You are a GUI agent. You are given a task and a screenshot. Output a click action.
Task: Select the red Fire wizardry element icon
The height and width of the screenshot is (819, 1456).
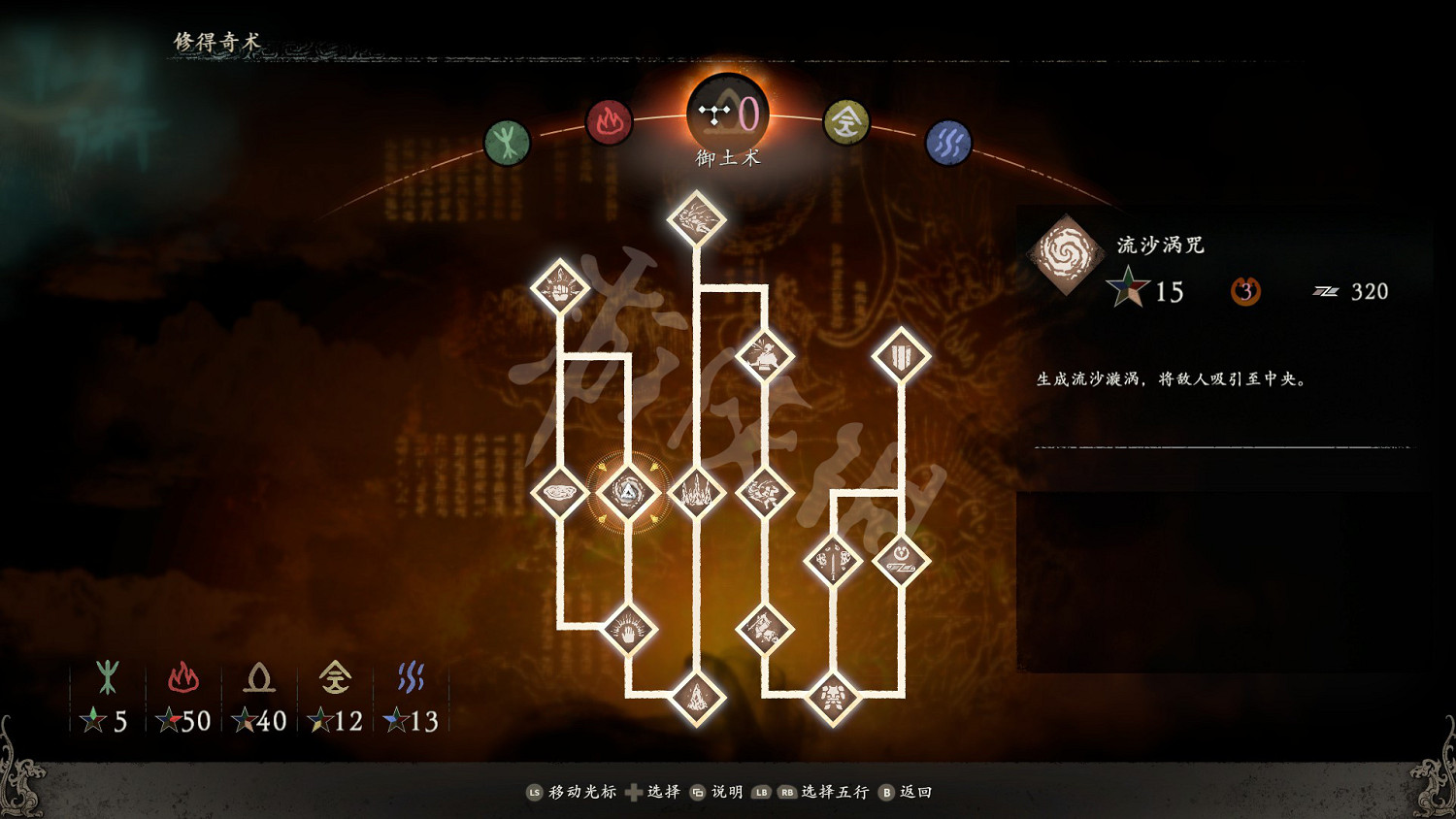pos(610,122)
